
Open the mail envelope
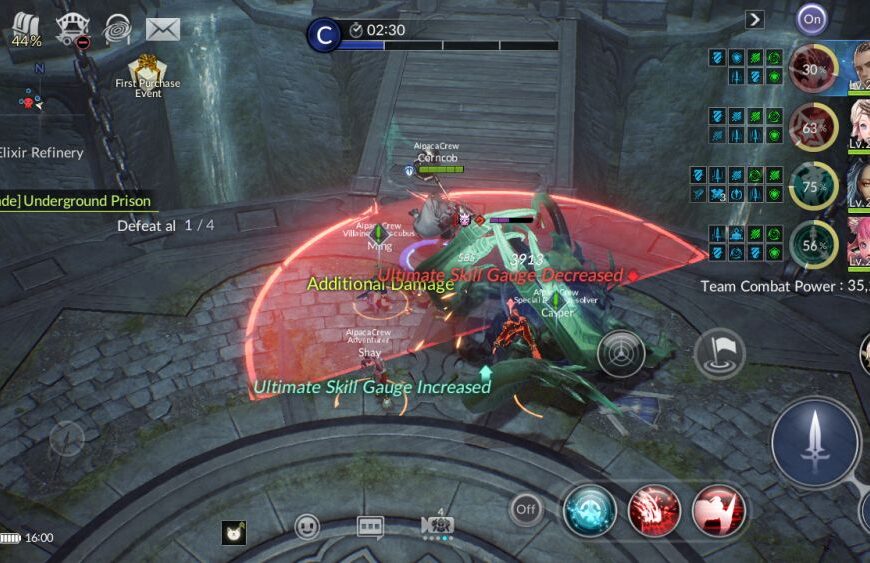pos(162,29)
